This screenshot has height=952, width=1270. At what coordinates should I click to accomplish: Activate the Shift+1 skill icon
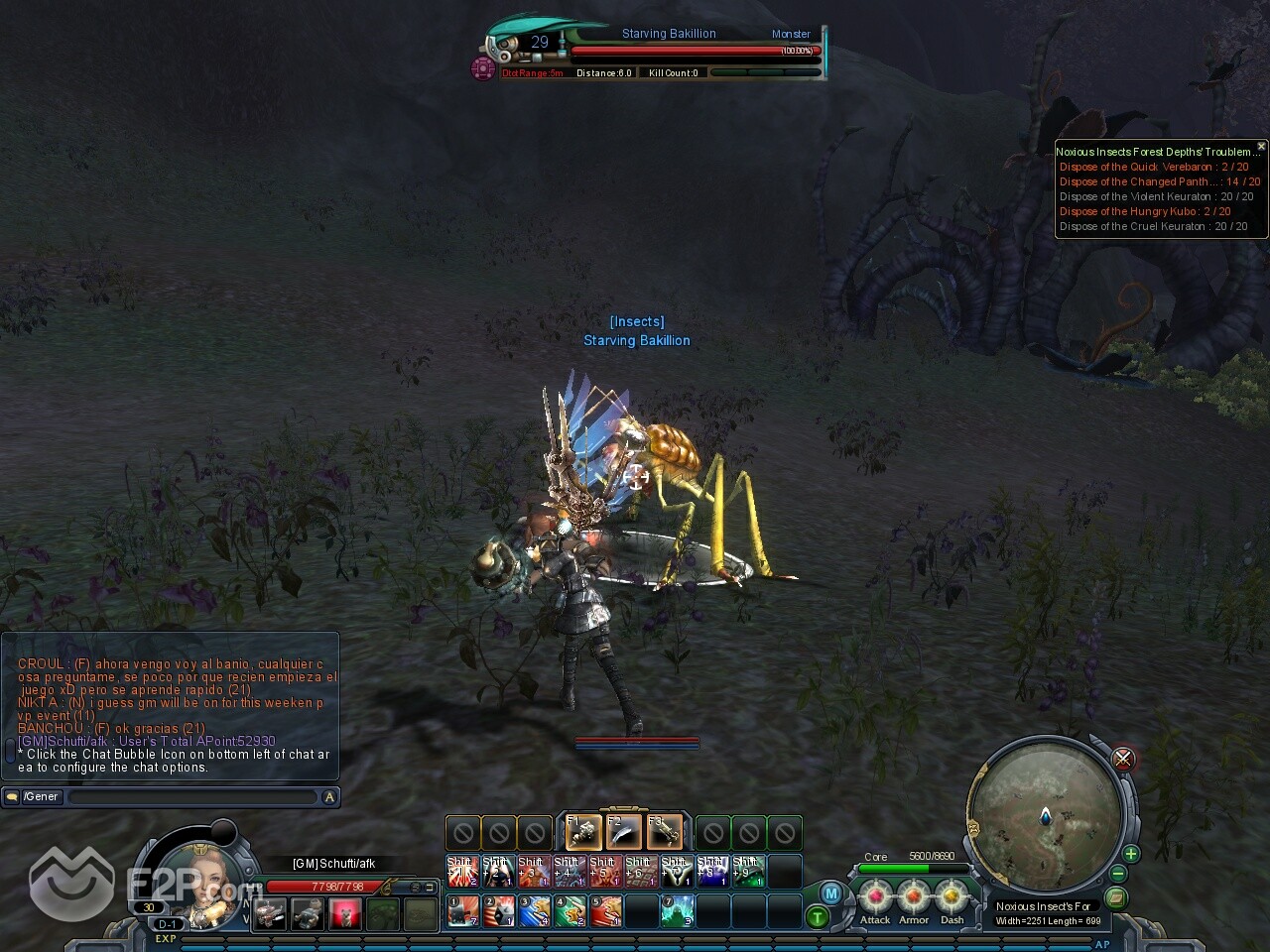pos(462,872)
